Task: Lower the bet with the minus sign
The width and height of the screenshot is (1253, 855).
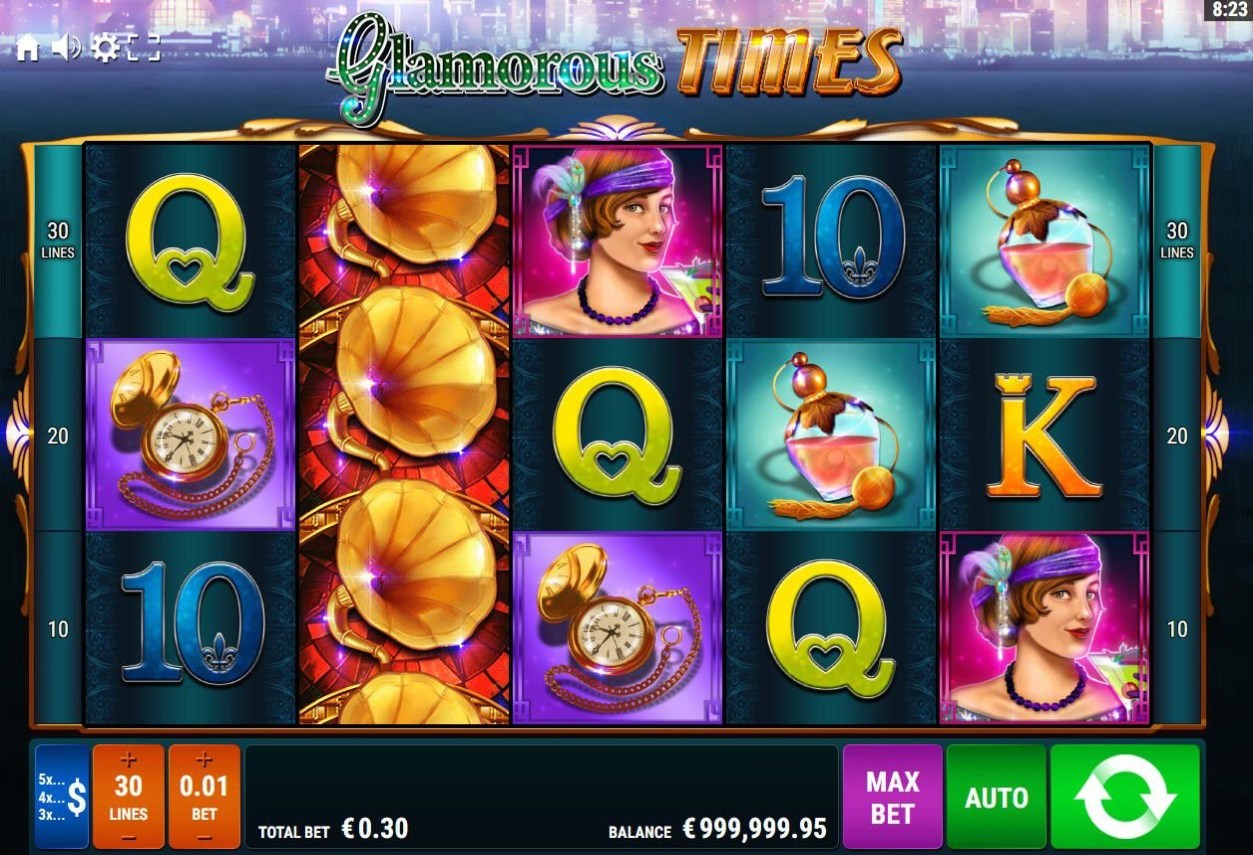Action: [204, 836]
